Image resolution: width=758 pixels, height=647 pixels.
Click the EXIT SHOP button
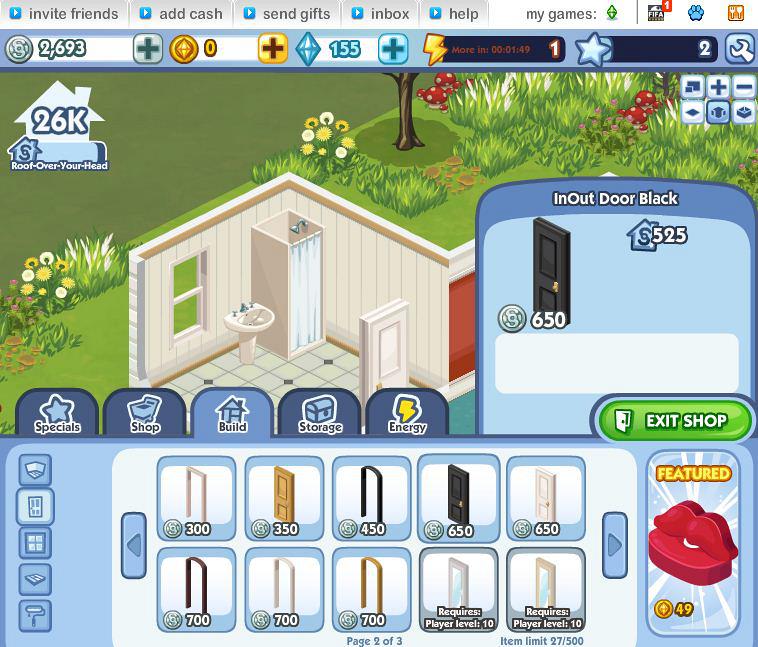(x=675, y=420)
